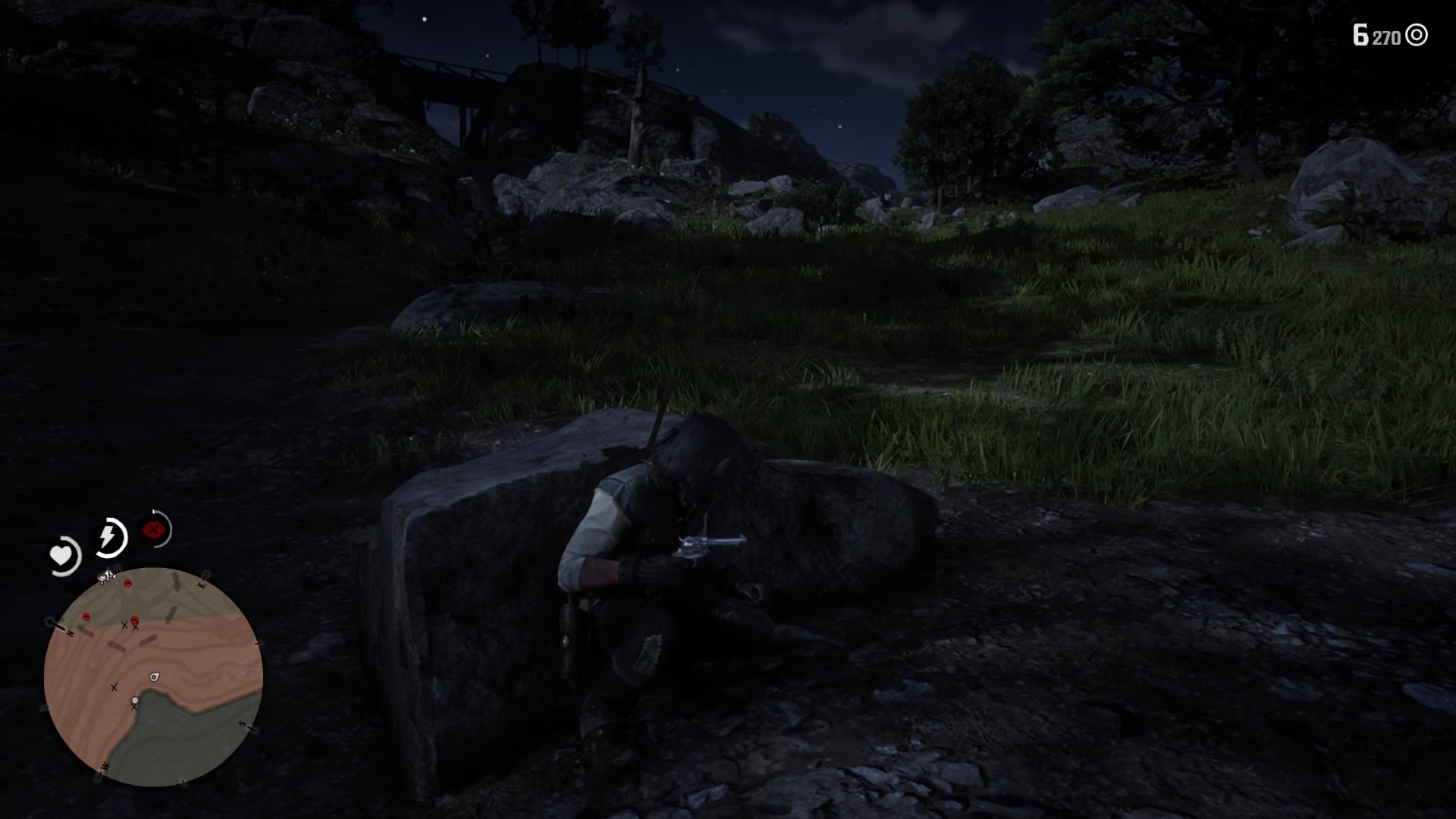Select the wagon camp icon above the minimap

point(105,576)
